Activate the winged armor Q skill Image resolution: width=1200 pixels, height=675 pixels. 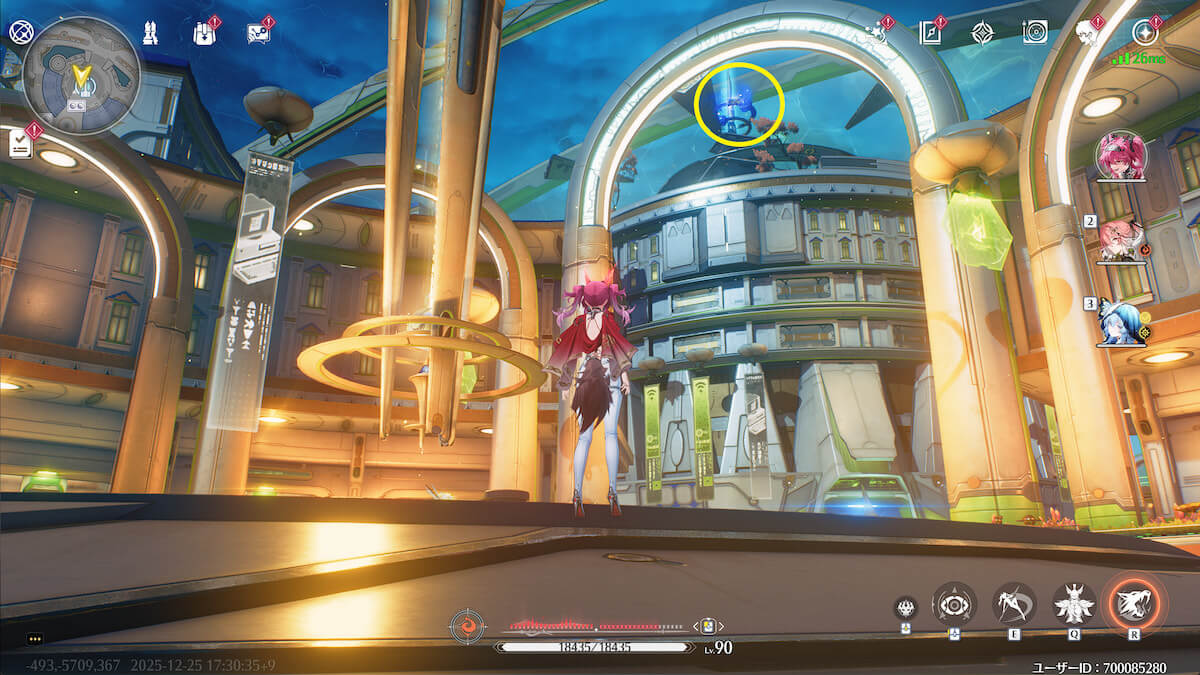(x=1075, y=603)
